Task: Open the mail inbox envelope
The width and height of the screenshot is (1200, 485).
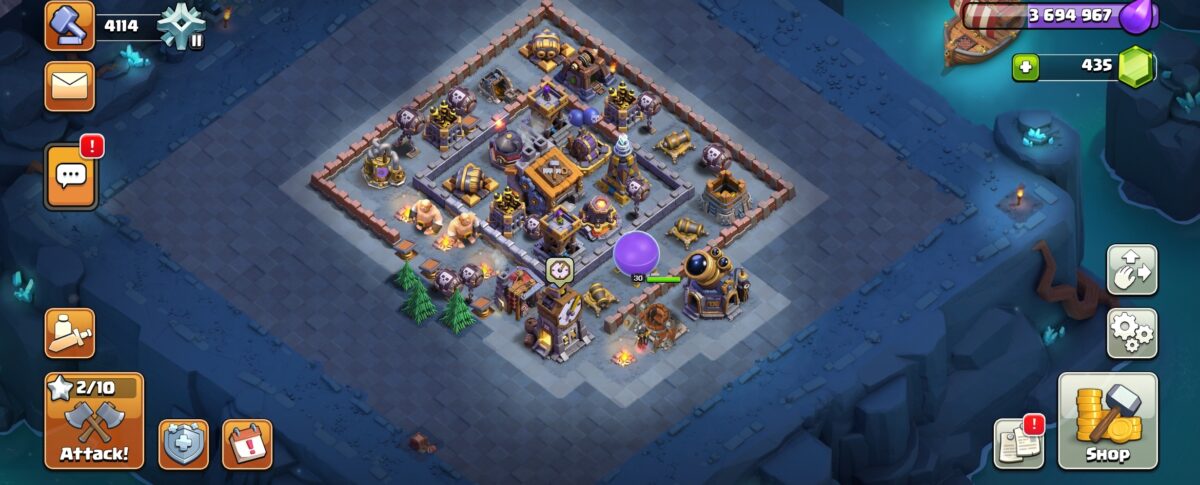Action: pos(70,87)
